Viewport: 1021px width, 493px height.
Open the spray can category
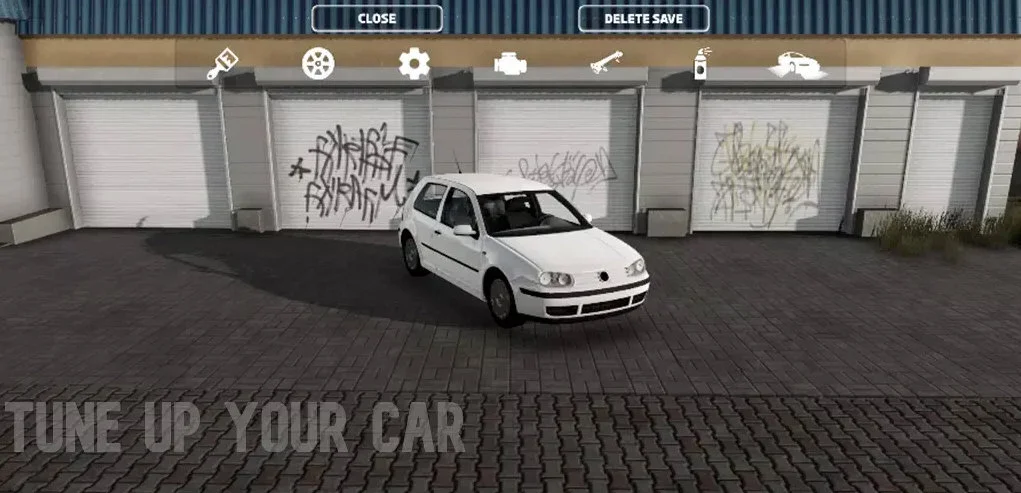click(x=703, y=63)
